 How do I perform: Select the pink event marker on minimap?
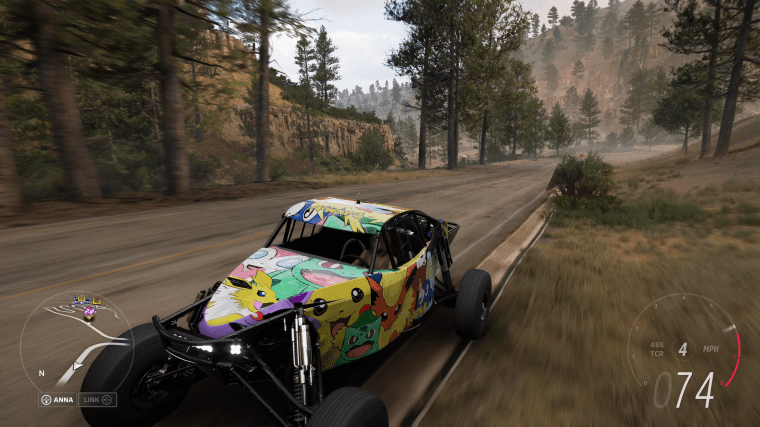(x=88, y=313)
